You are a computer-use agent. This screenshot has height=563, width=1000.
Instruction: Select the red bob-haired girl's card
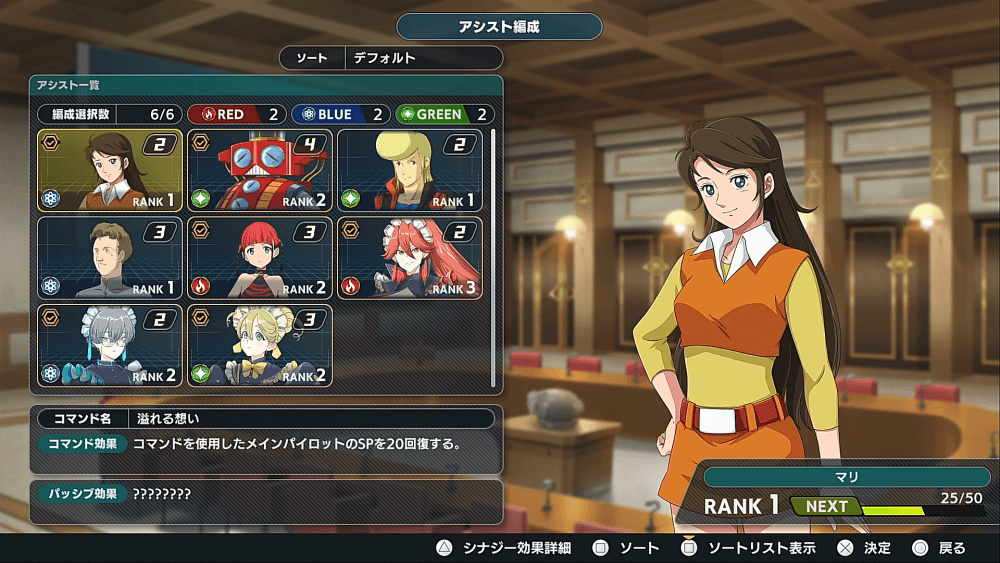pyautogui.click(x=260, y=258)
